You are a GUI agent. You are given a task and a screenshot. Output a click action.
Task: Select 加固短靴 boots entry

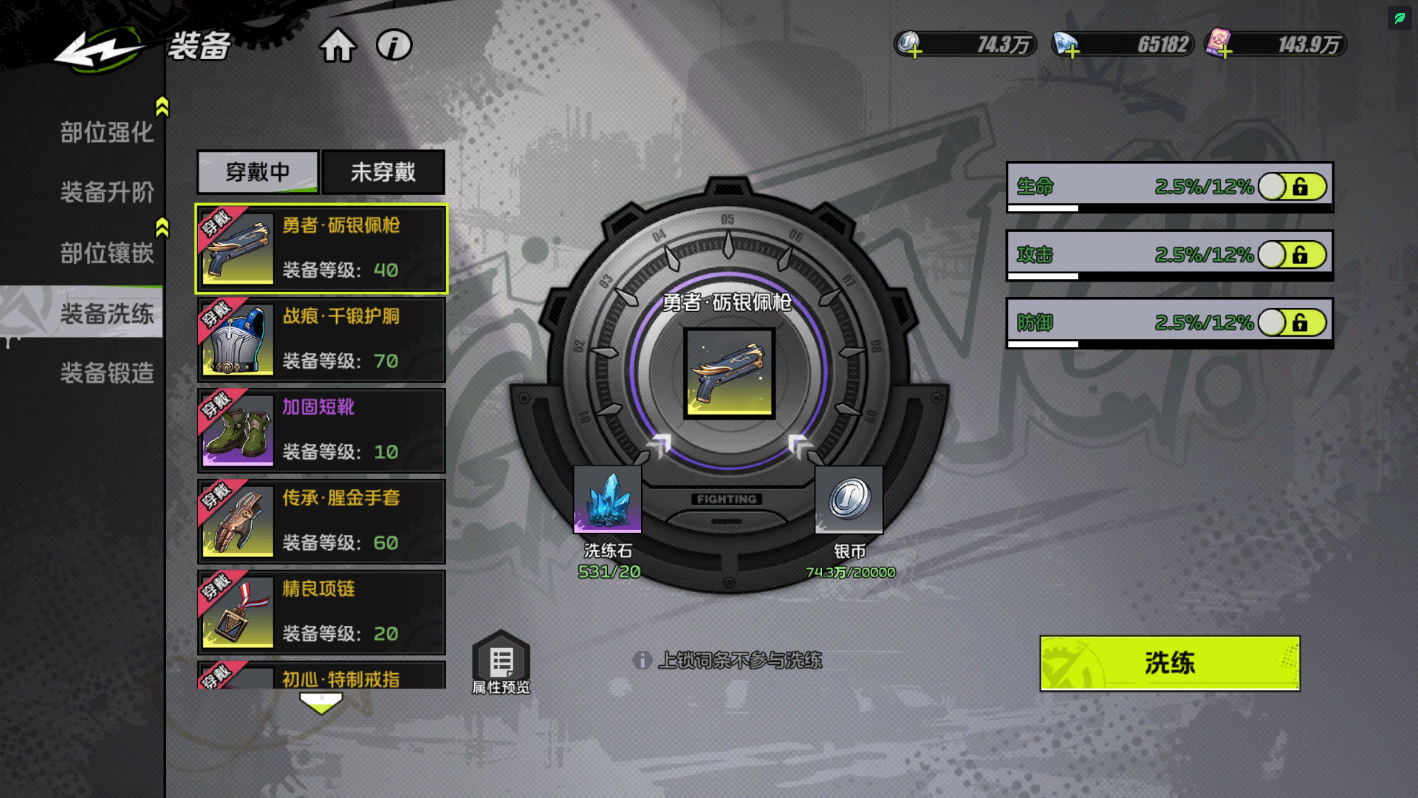[321, 431]
